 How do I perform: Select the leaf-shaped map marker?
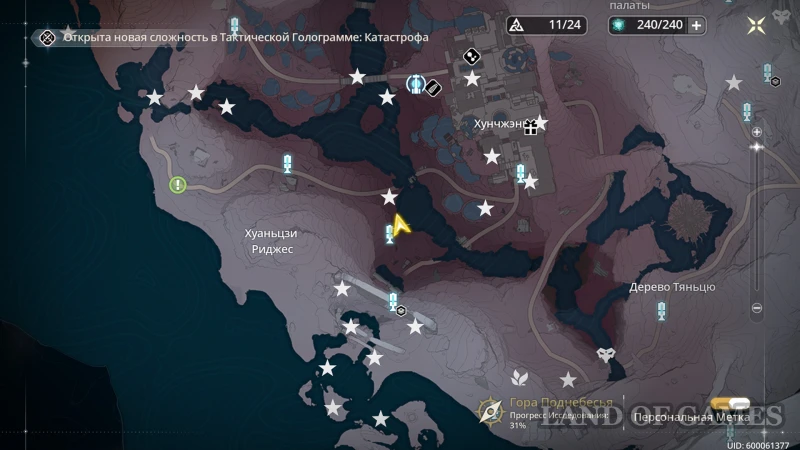click(518, 378)
